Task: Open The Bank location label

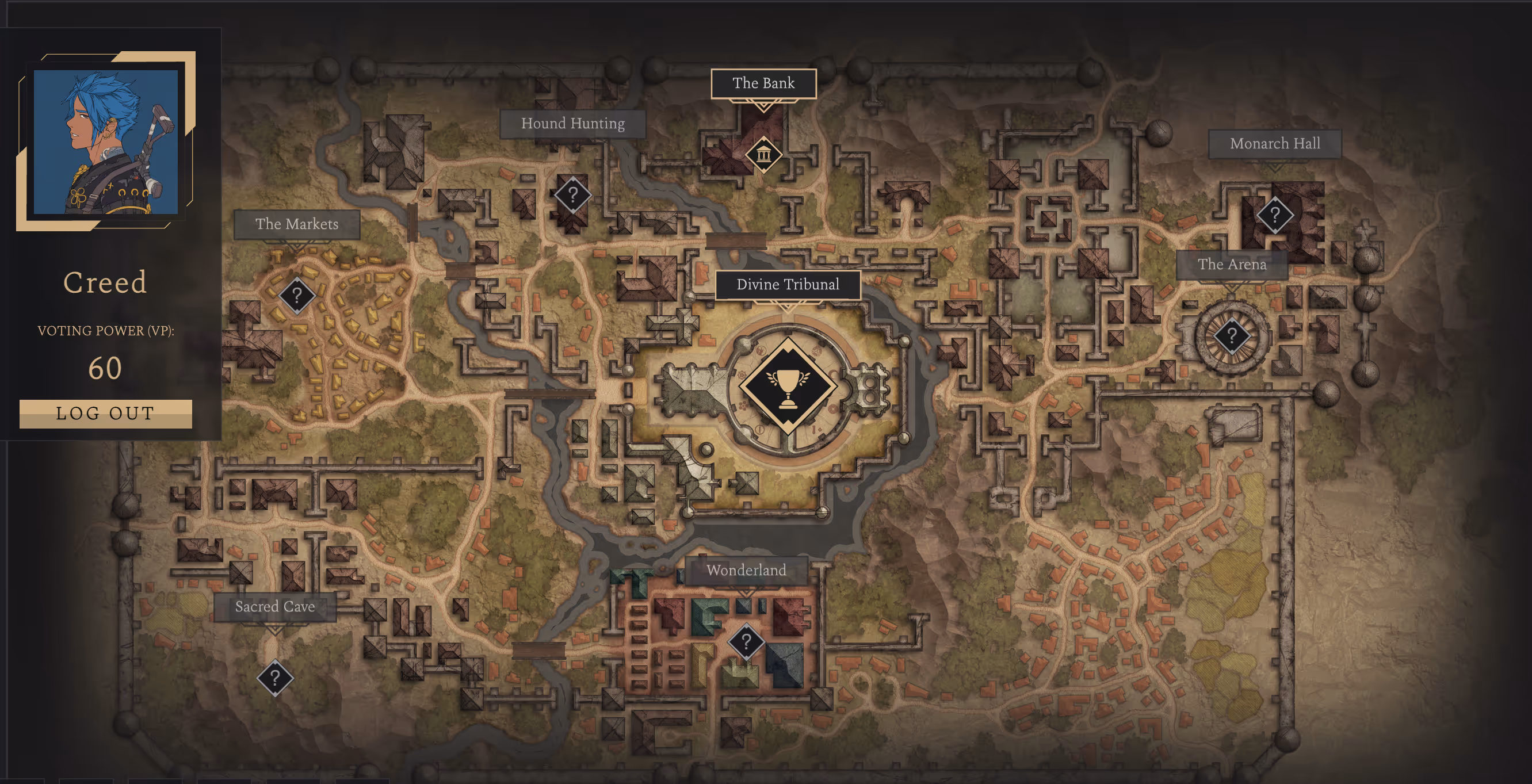Action: 763,83
